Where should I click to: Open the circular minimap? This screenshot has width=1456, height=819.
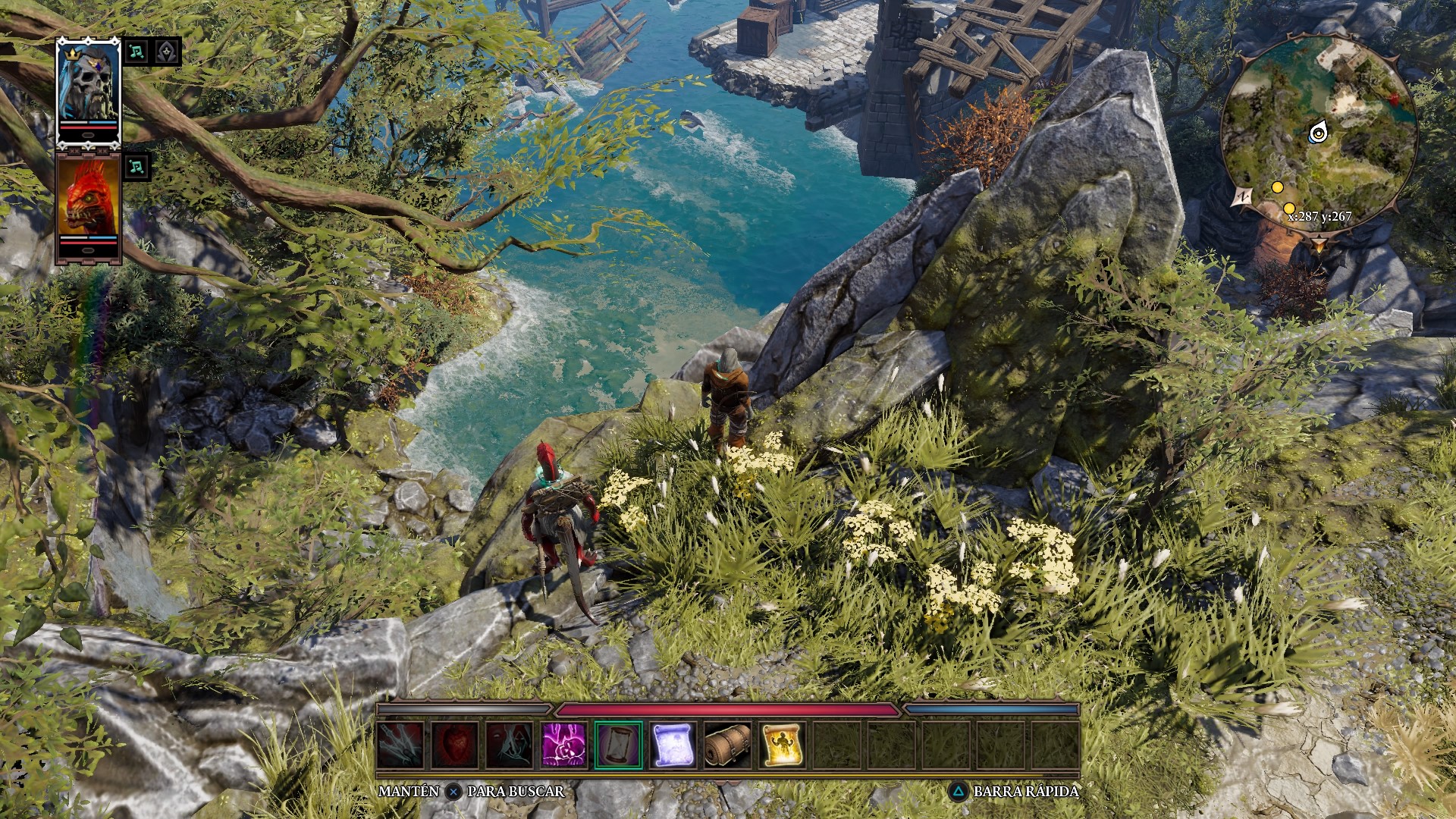1318,135
